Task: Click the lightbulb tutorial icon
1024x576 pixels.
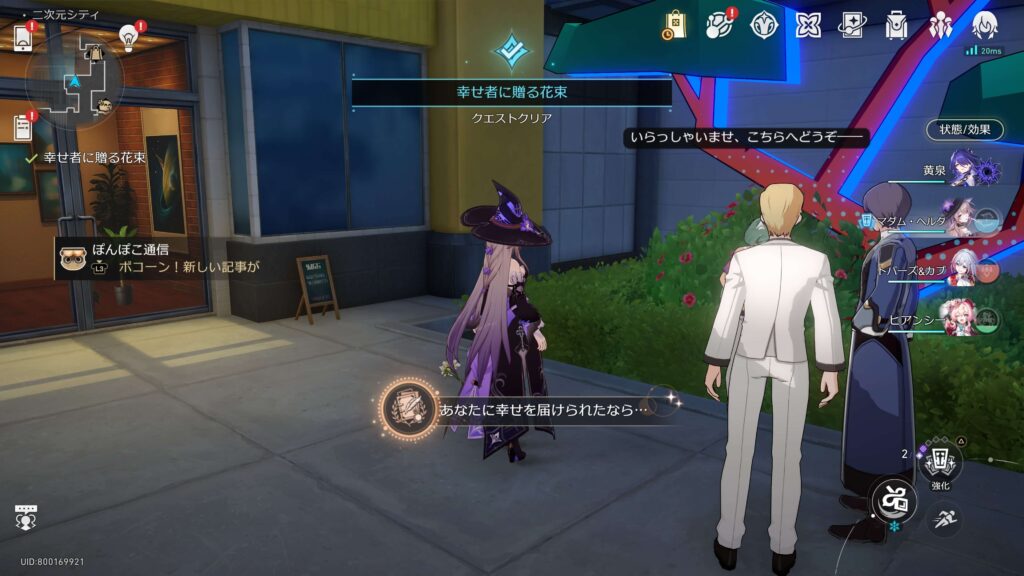Action: tap(128, 36)
